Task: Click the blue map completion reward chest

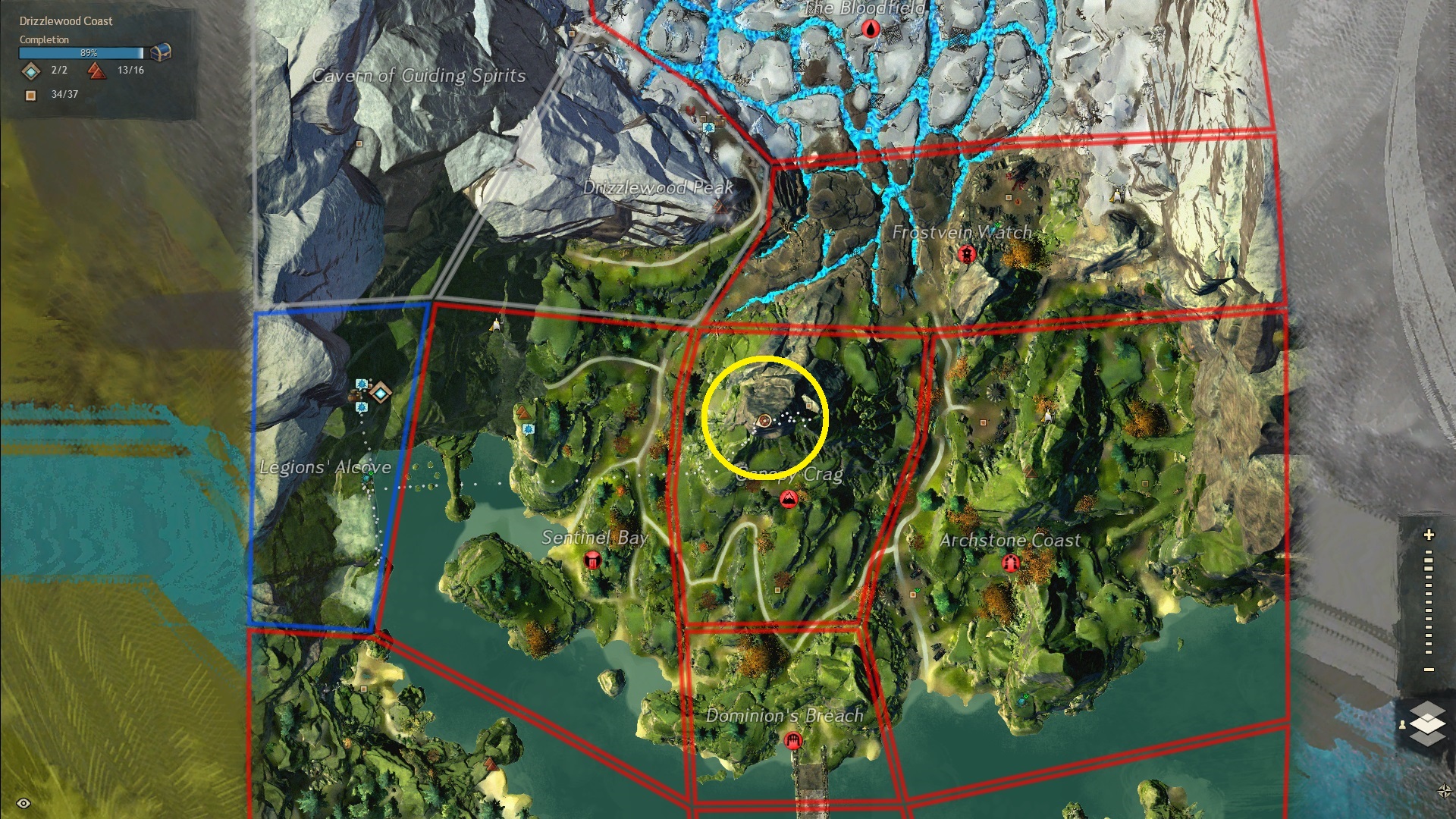Action: tap(161, 52)
